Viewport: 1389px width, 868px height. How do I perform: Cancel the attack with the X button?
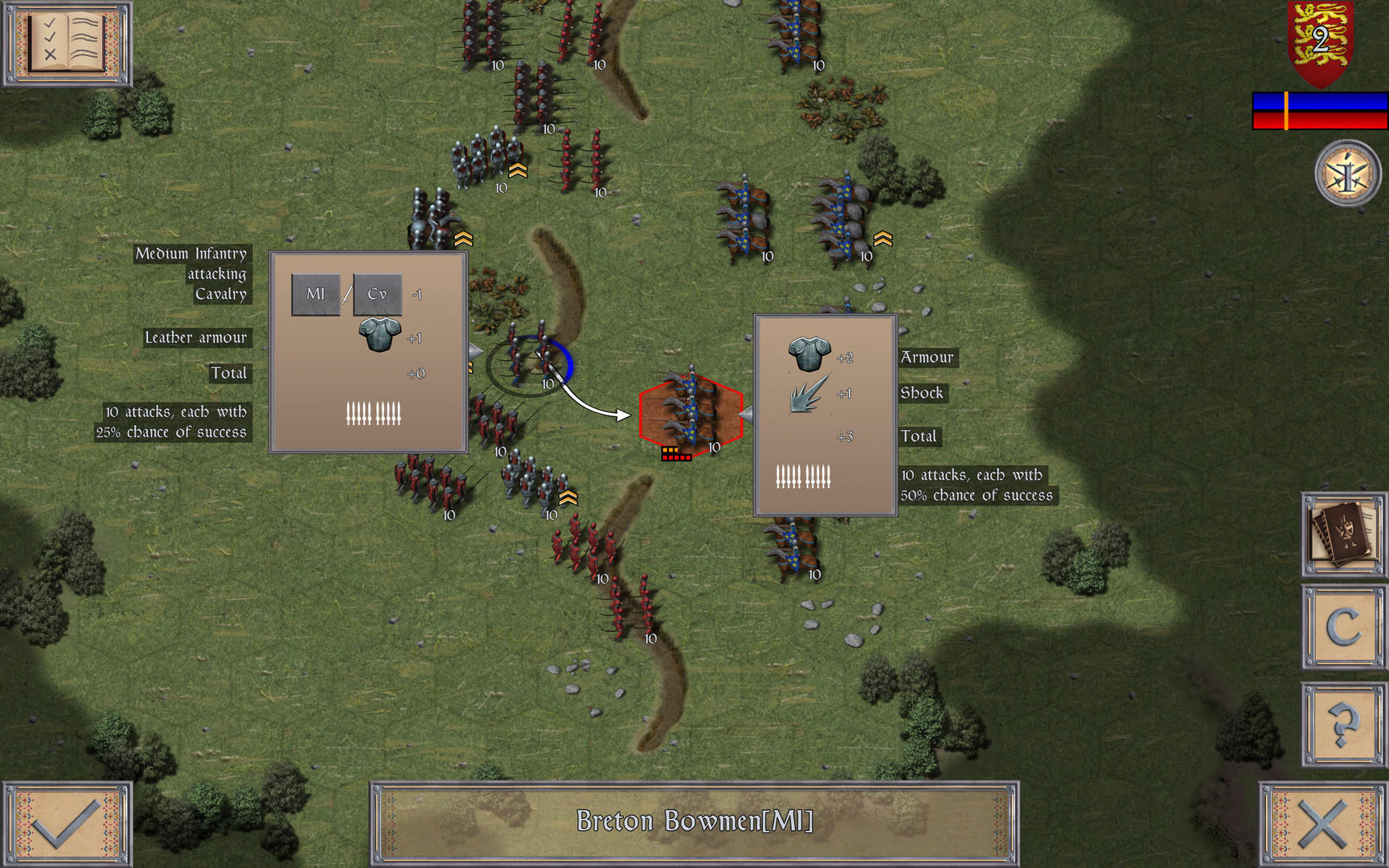click(x=1322, y=823)
